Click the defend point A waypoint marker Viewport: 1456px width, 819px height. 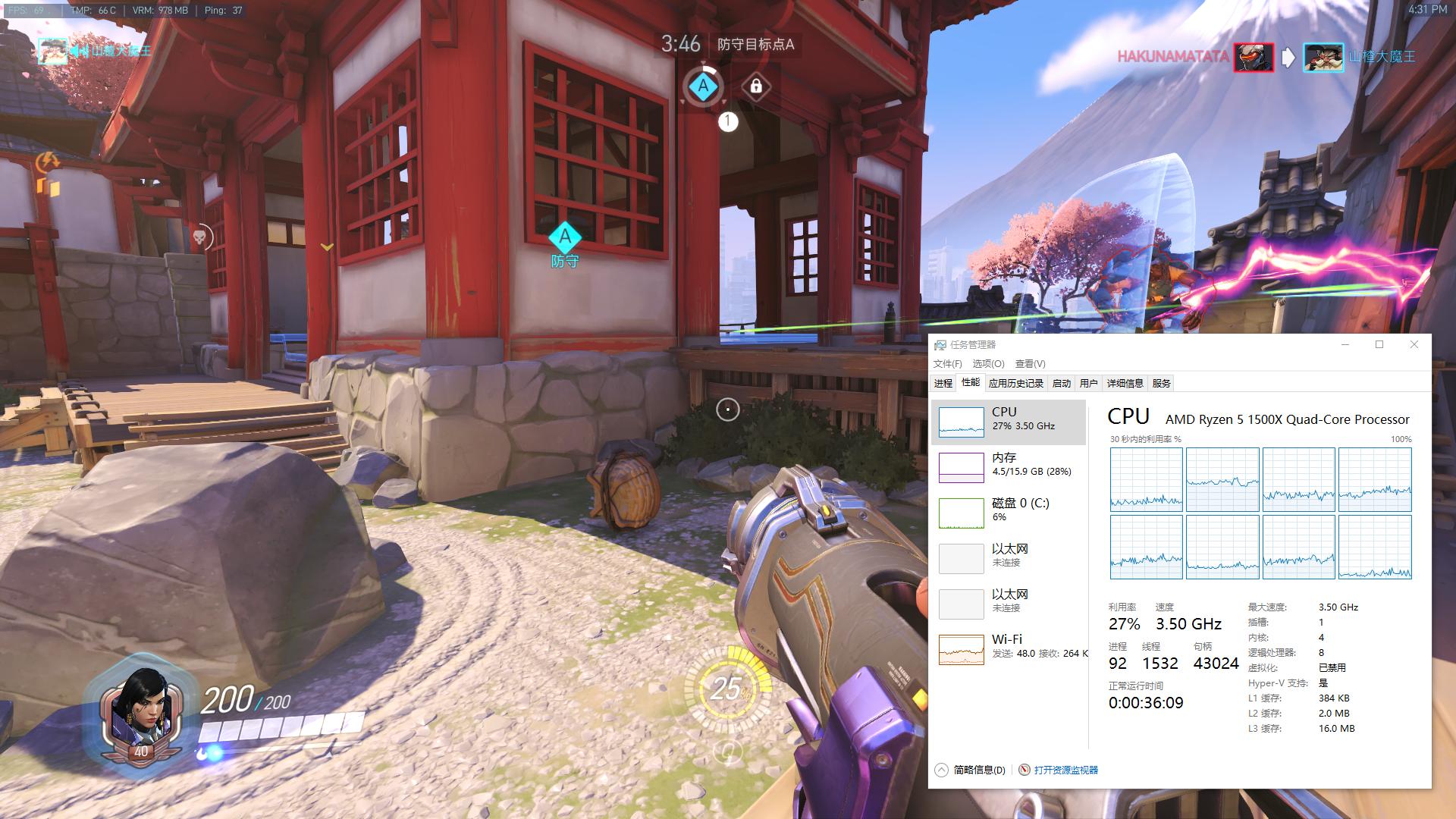click(x=564, y=238)
